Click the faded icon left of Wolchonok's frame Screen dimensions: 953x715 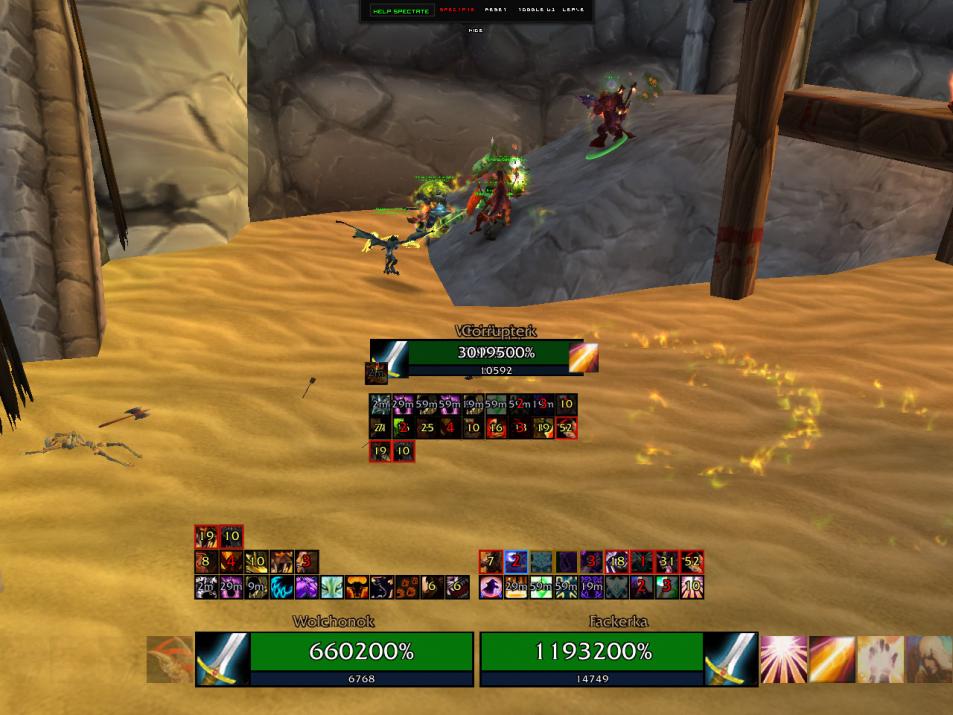168,659
